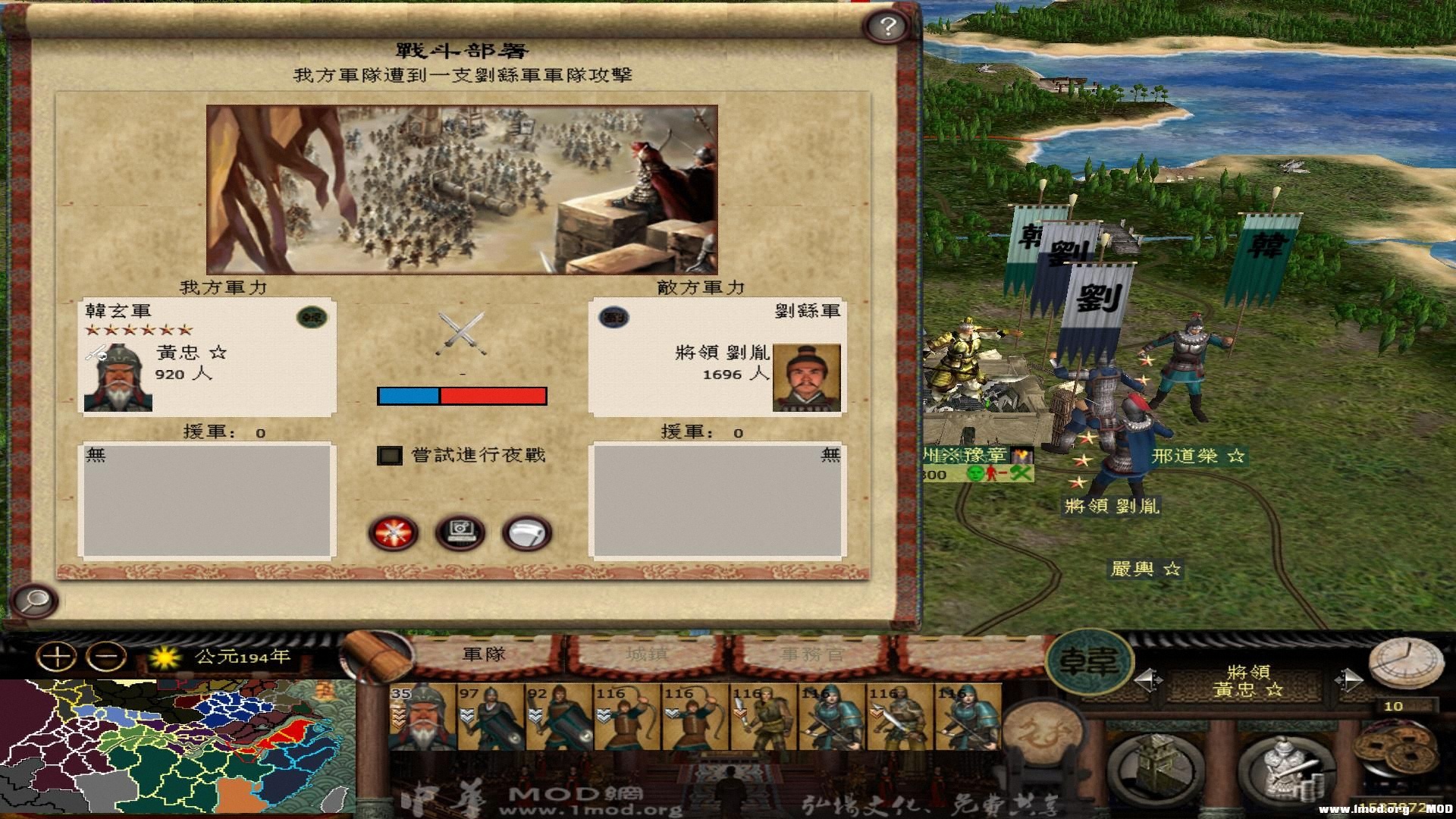Click the white withdraw button on battle scroll

coord(528,532)
